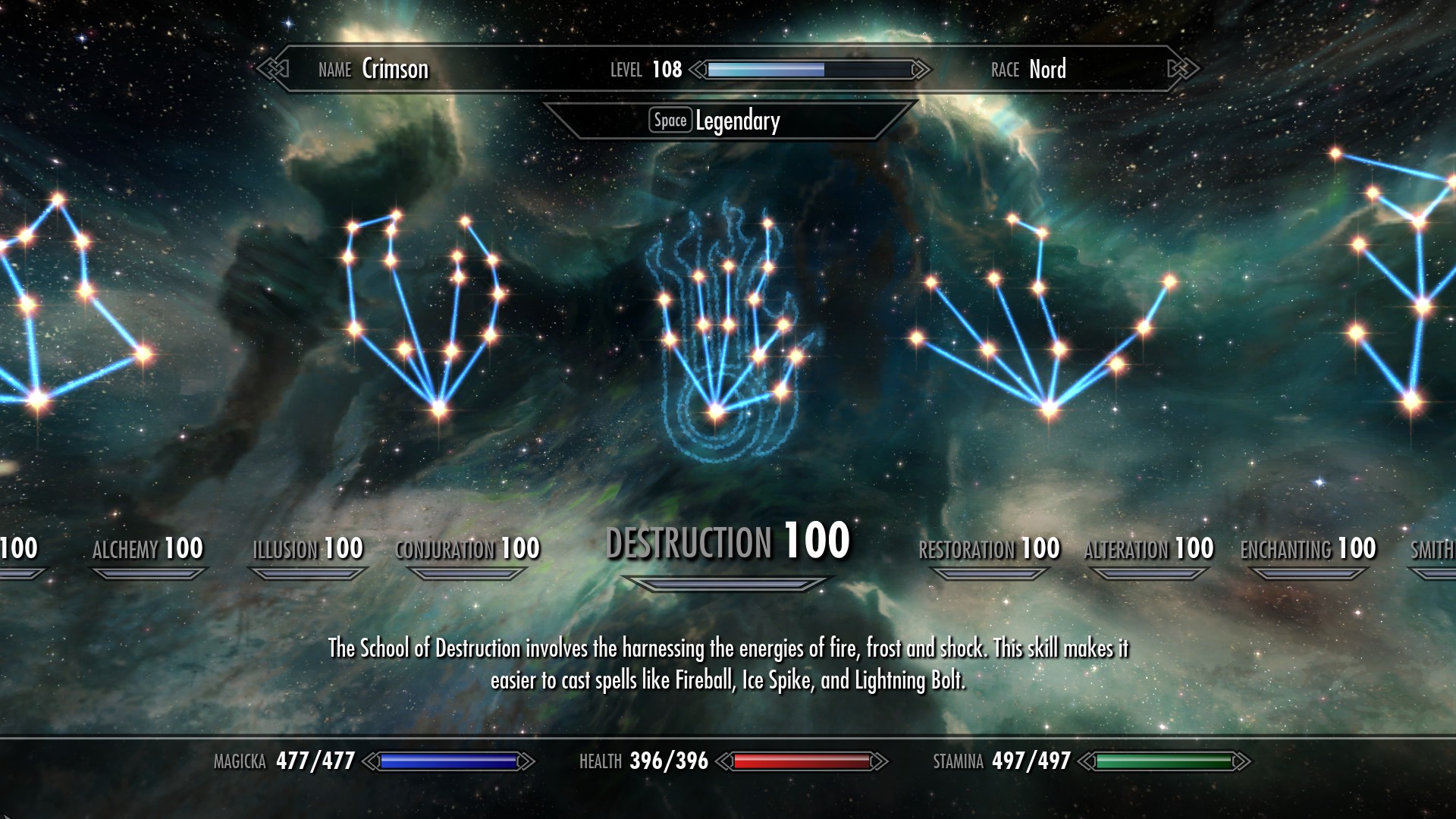Switch to the Illusion skill
Image resolution: width=1456 pixels, height=819 pixels.
[308, 549]
